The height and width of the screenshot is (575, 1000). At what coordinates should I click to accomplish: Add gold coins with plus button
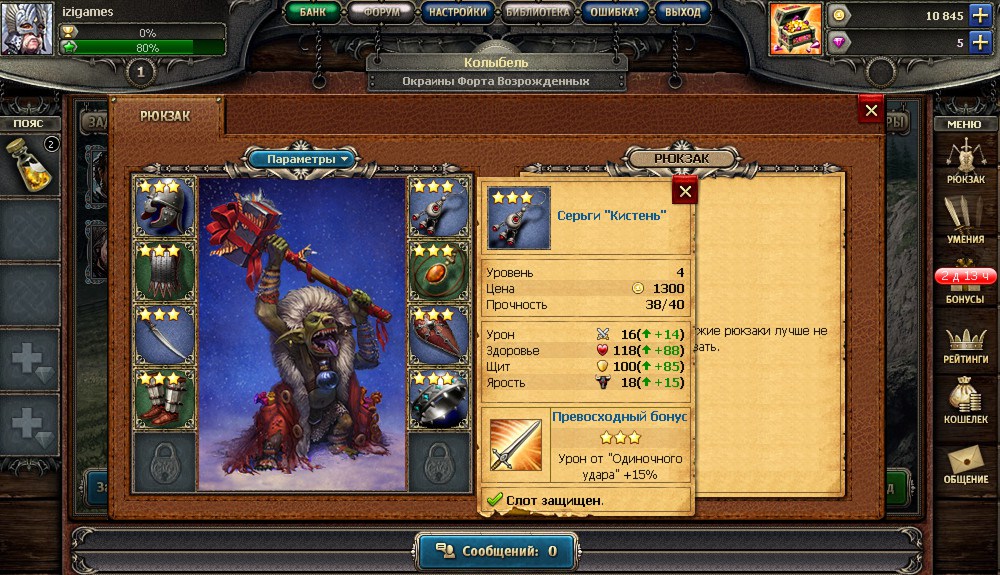pos(978,16)
